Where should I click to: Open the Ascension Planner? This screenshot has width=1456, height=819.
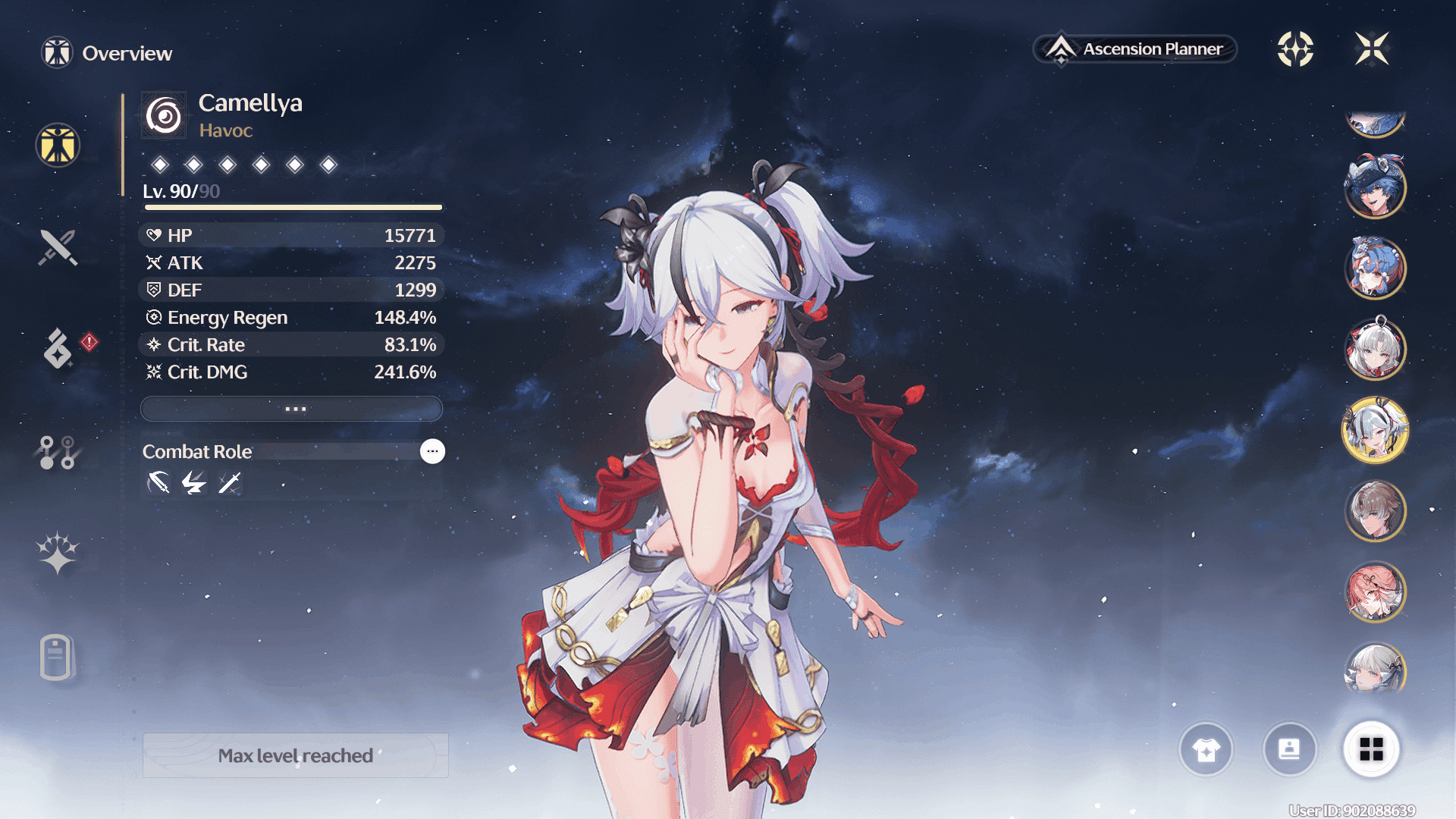(1135, 49)
